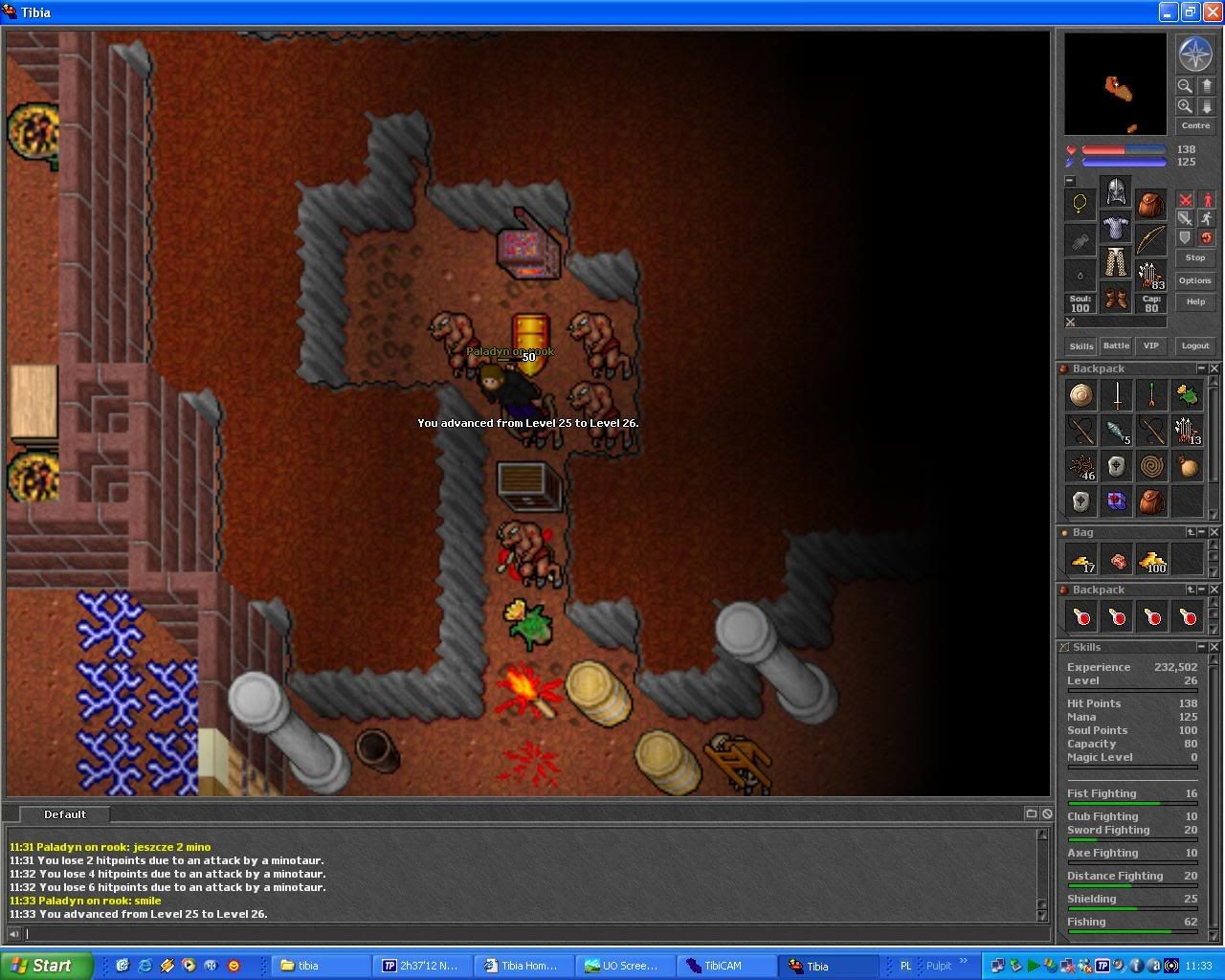Select the coiled rope in backpack
This screenshot has height=980, width=1225.
click(1152, 466)
